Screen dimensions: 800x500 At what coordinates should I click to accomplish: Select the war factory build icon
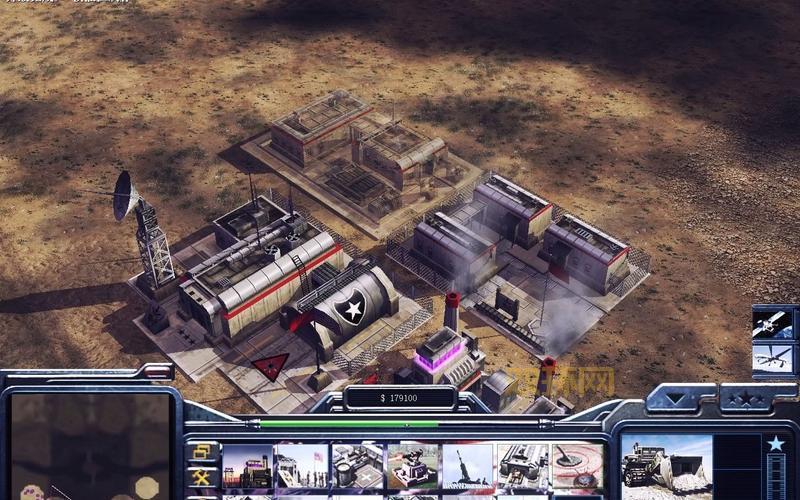click(522, 467)
